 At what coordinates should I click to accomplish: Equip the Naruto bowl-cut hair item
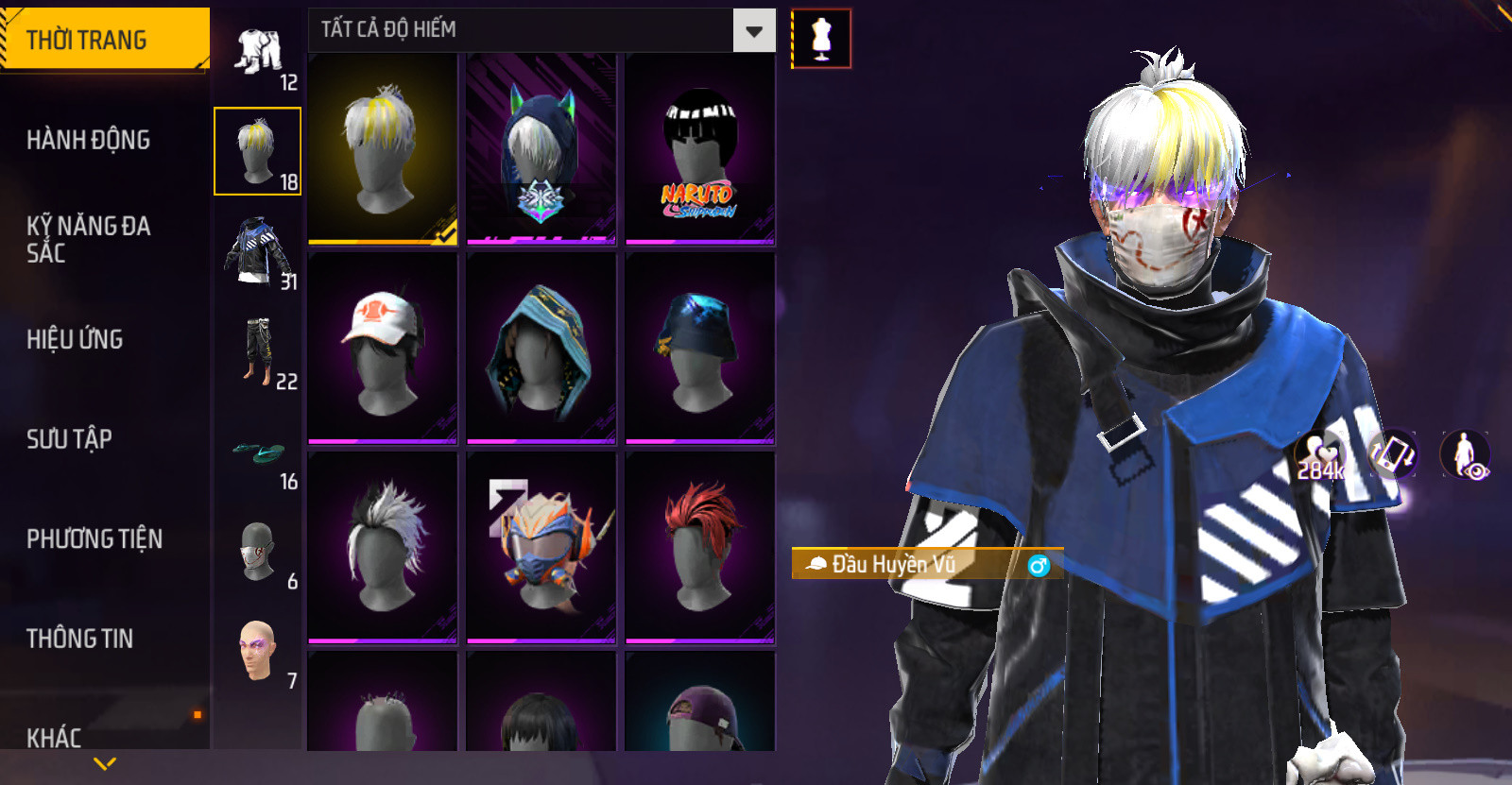click(x=699, y=149)
